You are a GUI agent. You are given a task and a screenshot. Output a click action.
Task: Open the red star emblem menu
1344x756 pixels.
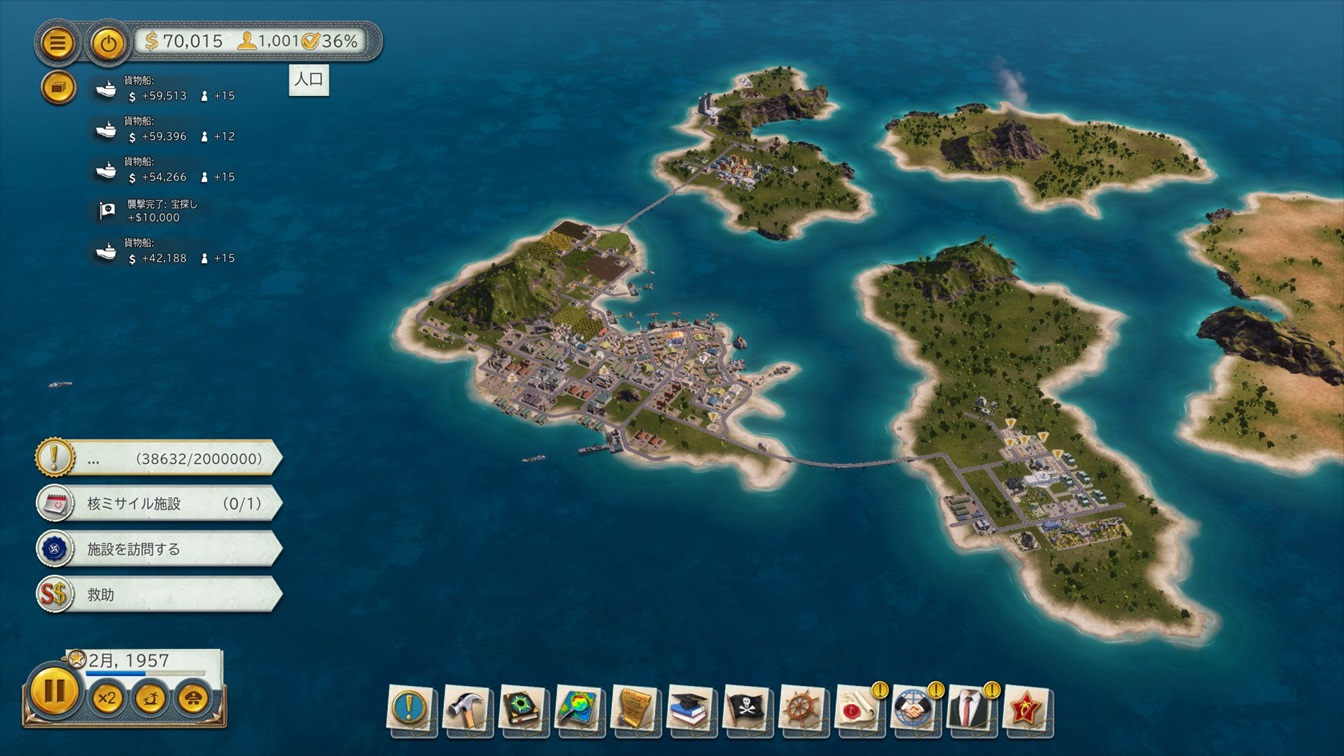point(1026,708)
